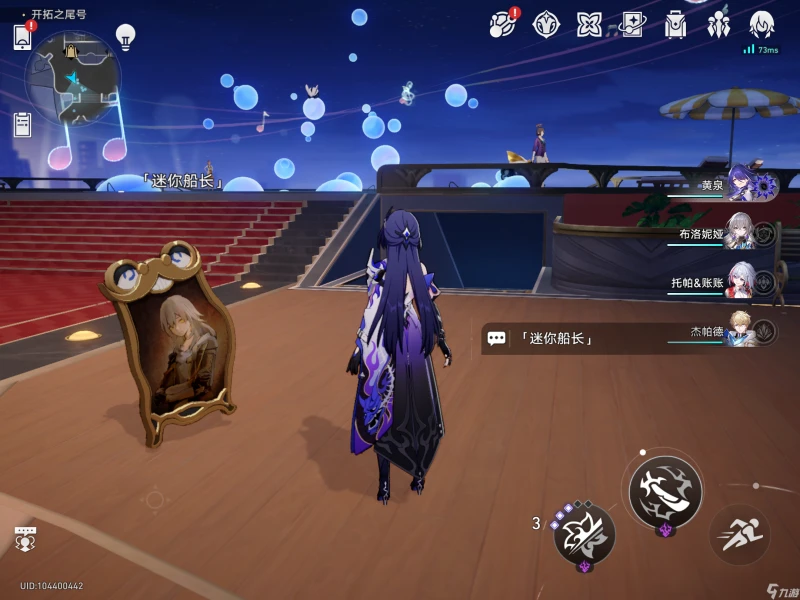Open the chat robot icon

click(25, 538)
